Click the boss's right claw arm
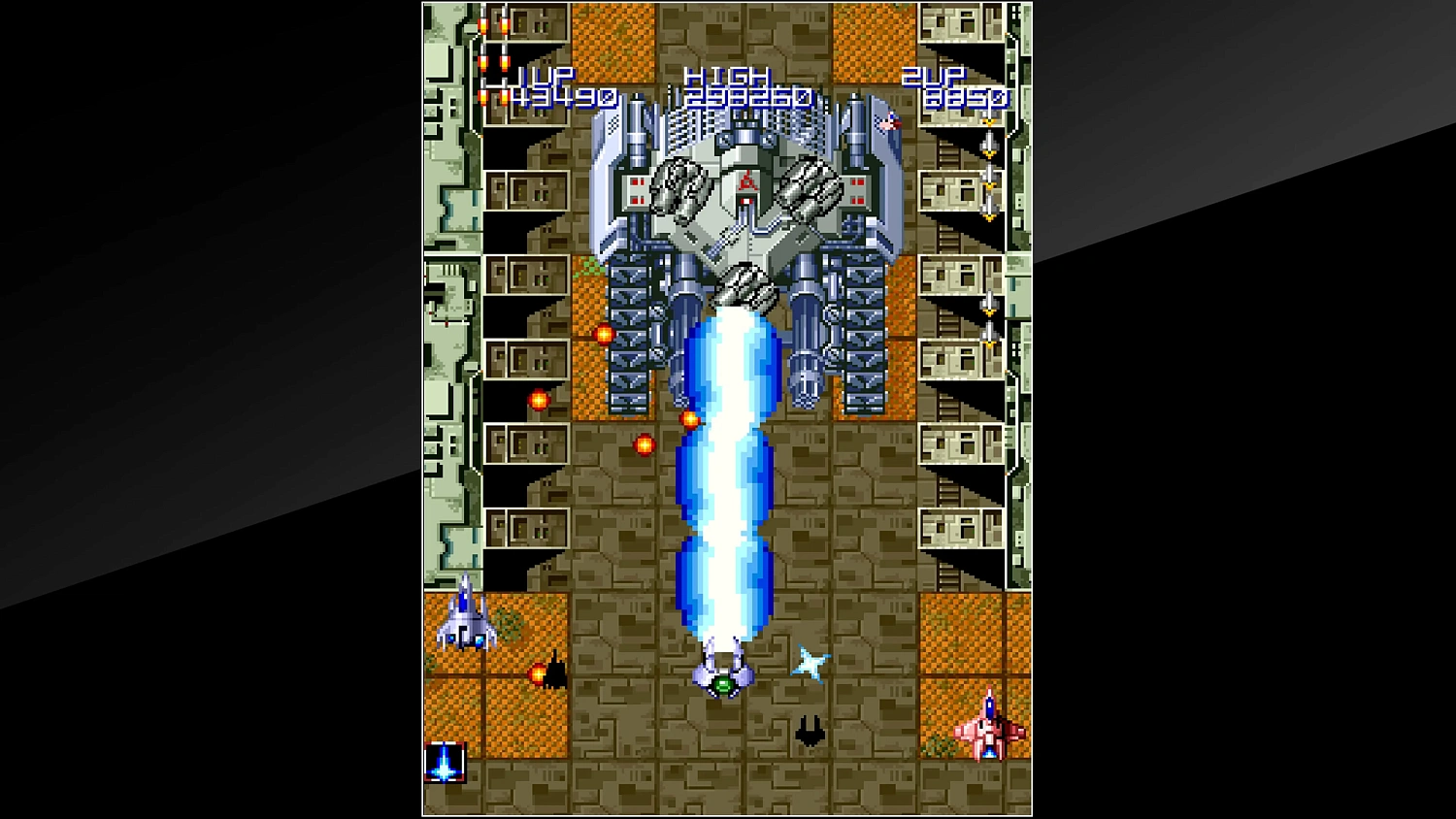Viewport: 1456px width, 819px height. tap(811, 189)
